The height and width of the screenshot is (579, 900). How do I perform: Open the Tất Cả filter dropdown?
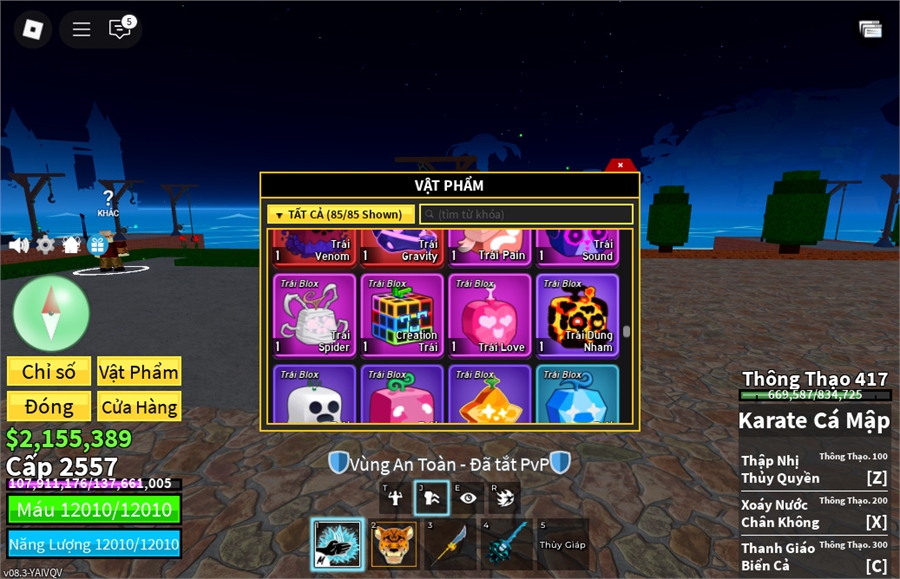(341, 214)
